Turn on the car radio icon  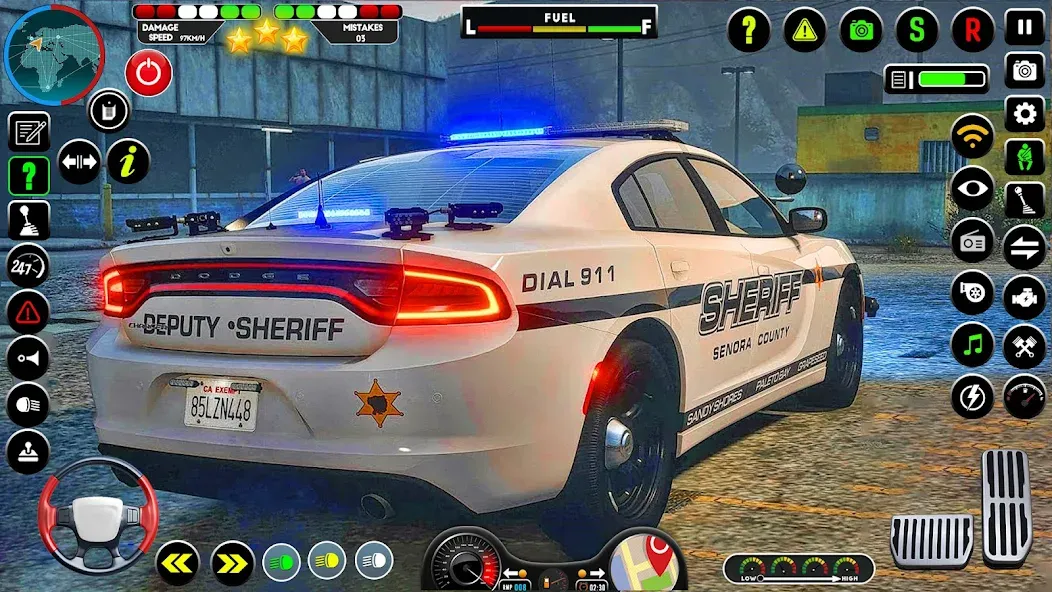click(x=972, y=240)
